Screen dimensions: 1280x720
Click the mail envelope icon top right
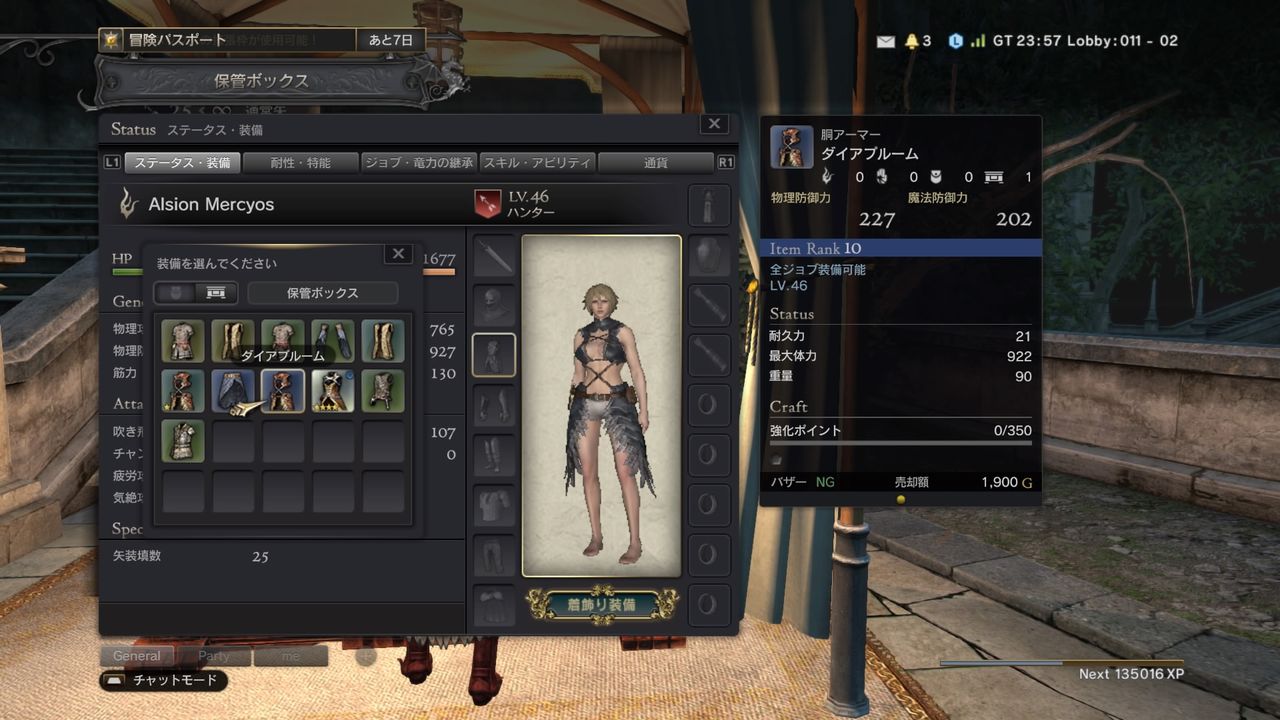(x=886, y=40)
